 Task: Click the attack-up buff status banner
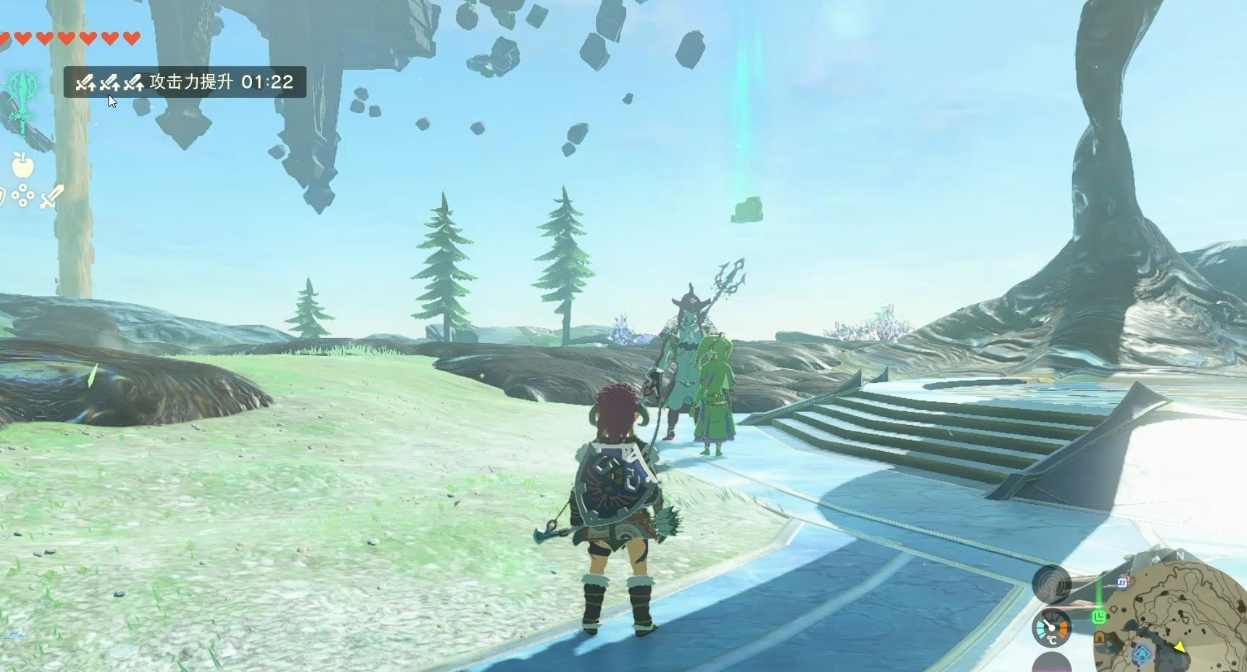tap(185, 82)
